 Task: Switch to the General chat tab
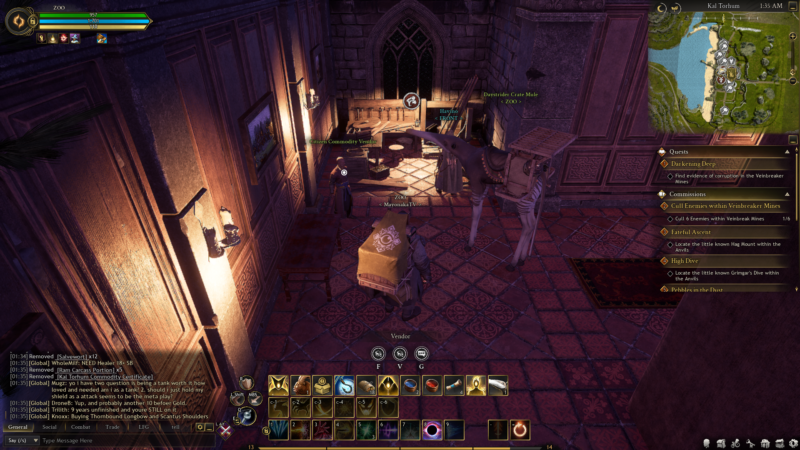[18, 426]
